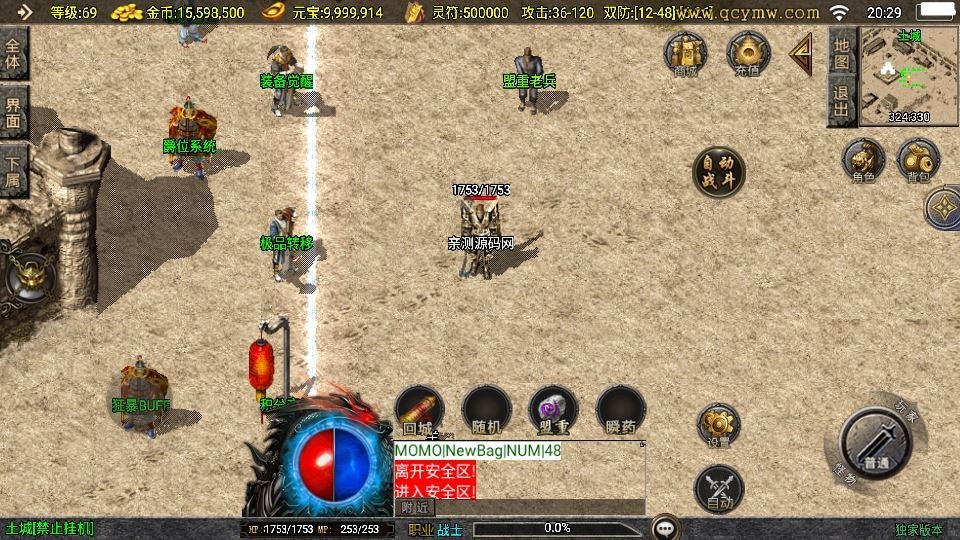The width and height of the screenshot is (960, 540).
Task: Activate the 瞬药 instant potion slot
Action: (621, 411)
